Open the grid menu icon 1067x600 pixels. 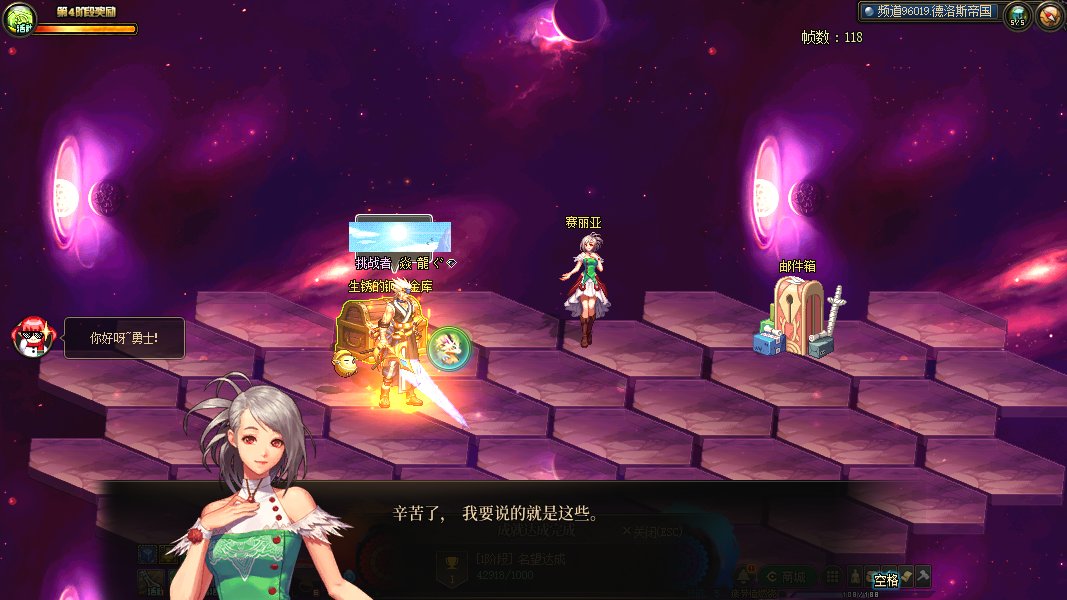click(x=832, y=577)
